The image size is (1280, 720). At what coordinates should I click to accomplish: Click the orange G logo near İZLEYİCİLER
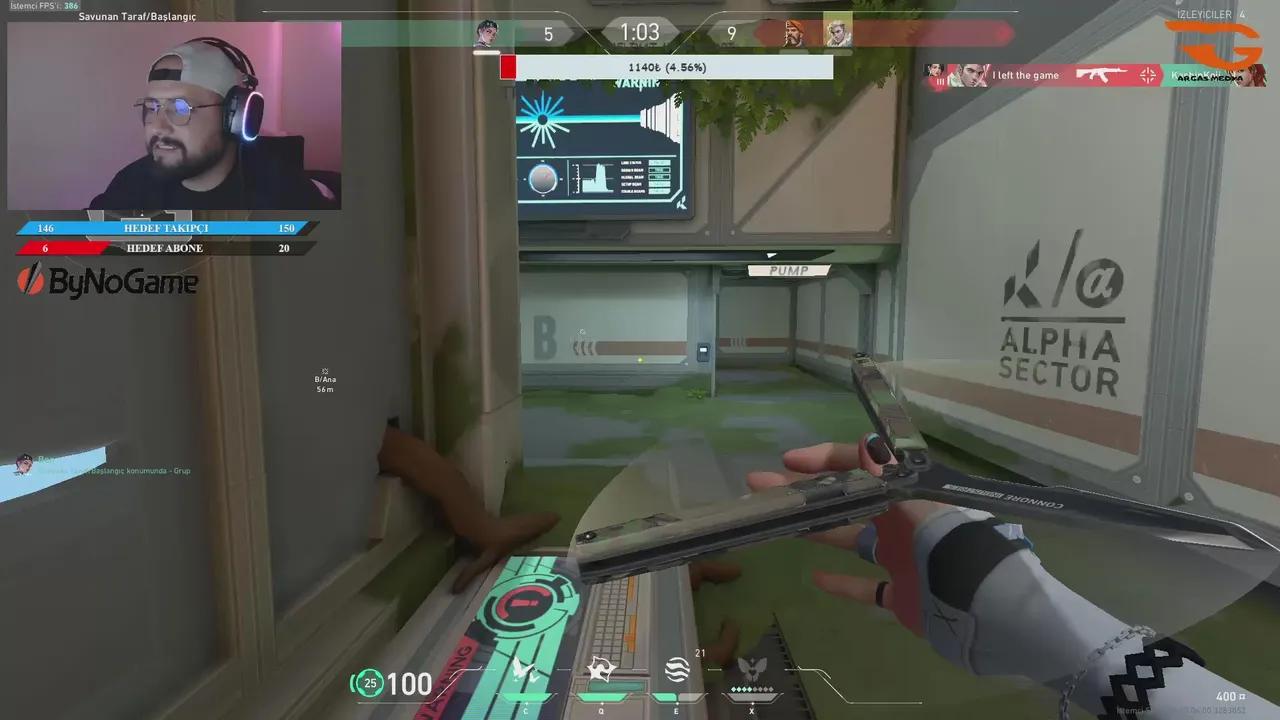click(x=1212, y=42)
